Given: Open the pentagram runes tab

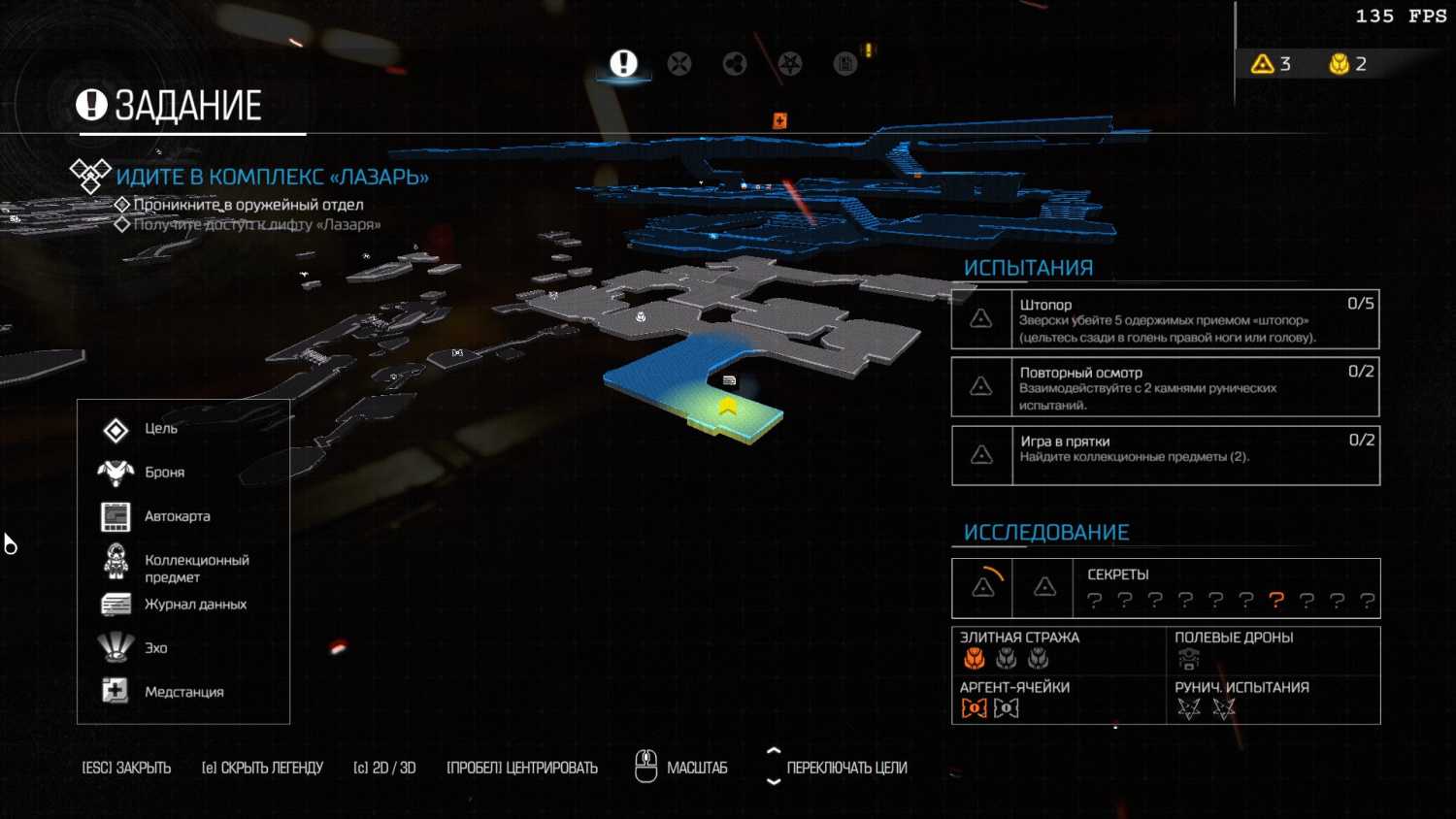Looking at the screenshot, I should [790, 64].
